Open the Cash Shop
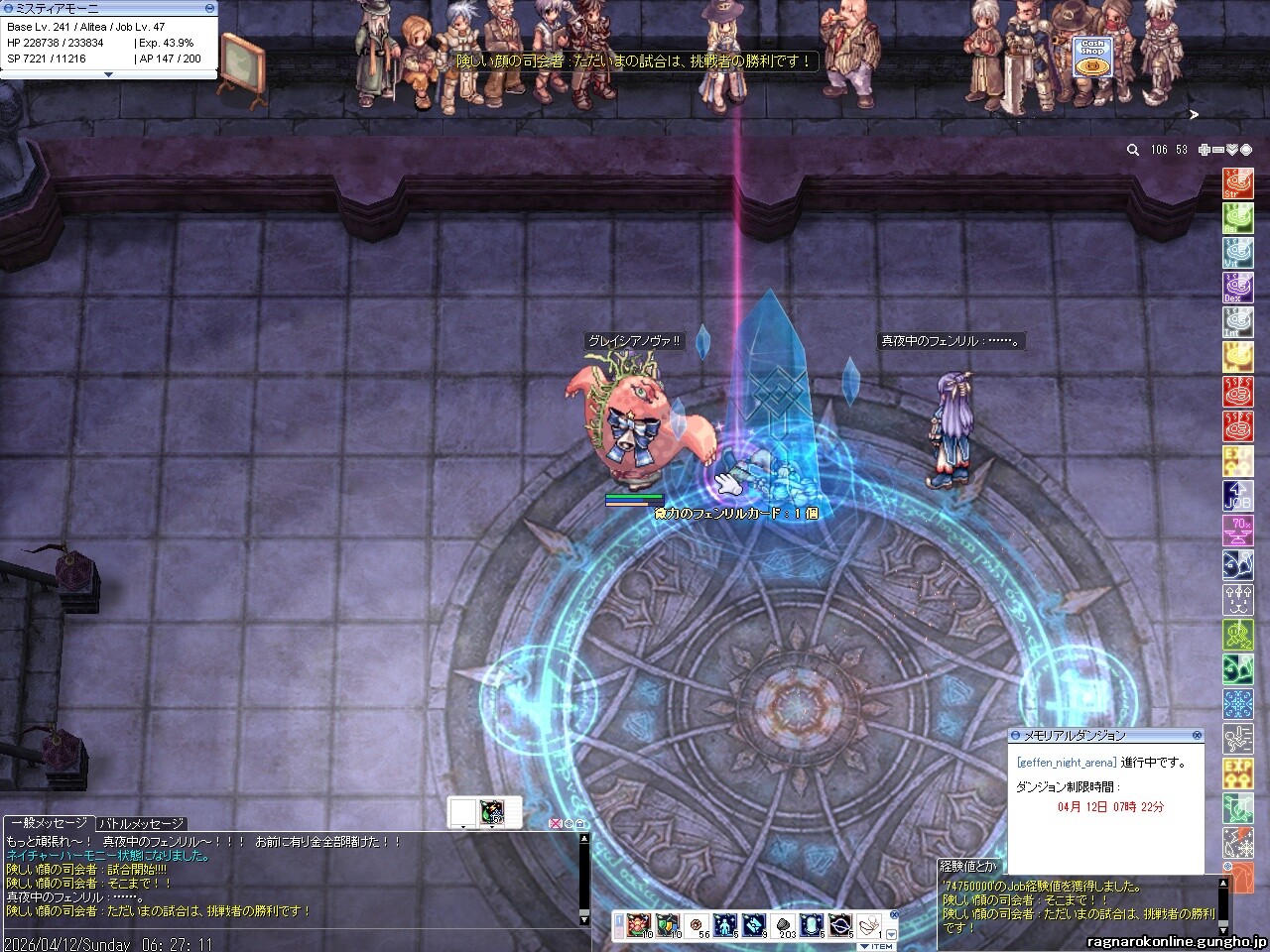 [x=1092, y=57]
